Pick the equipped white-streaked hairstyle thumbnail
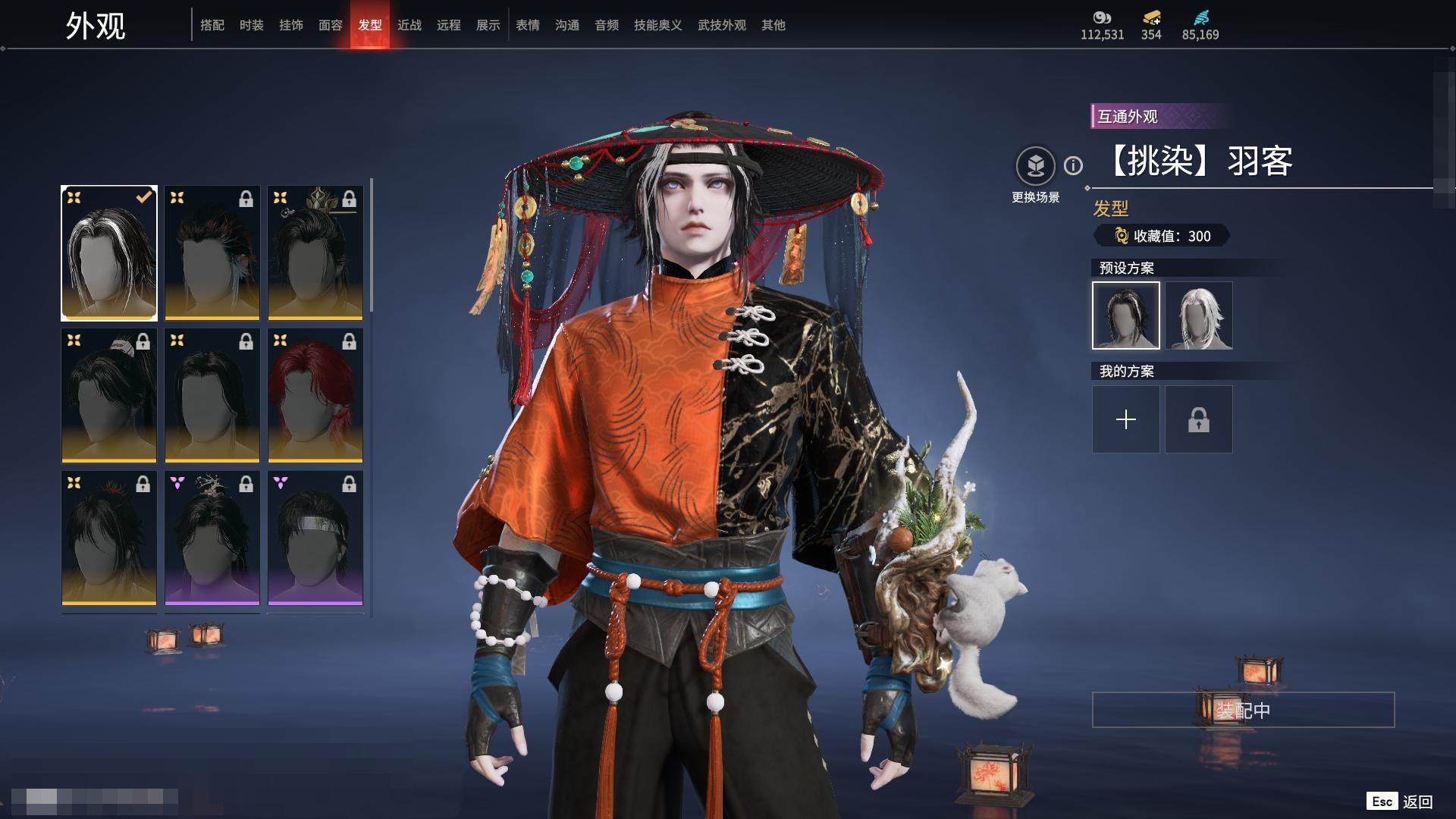 pos(109,253)
